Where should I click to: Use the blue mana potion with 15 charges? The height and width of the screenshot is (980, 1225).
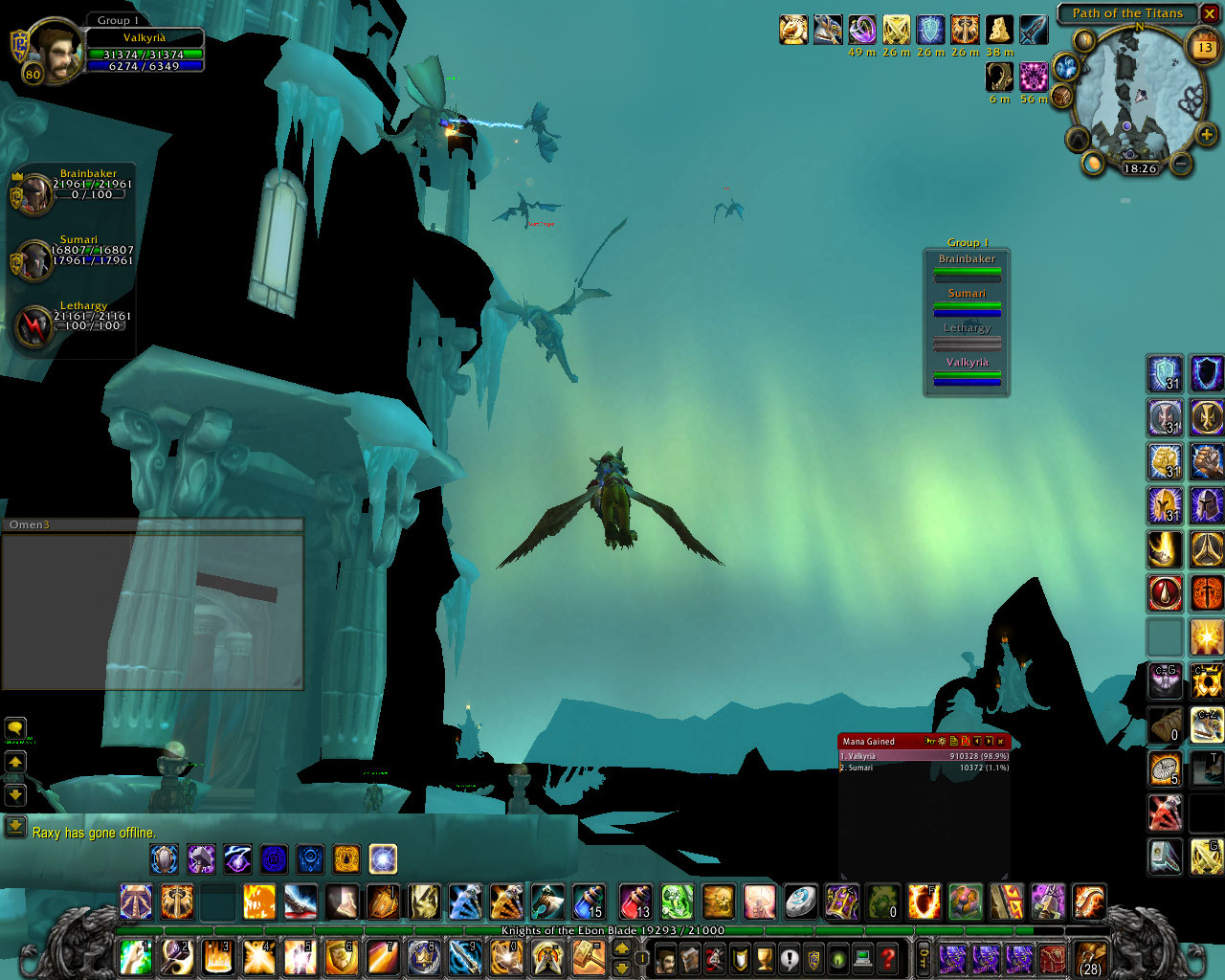point(588,902)
